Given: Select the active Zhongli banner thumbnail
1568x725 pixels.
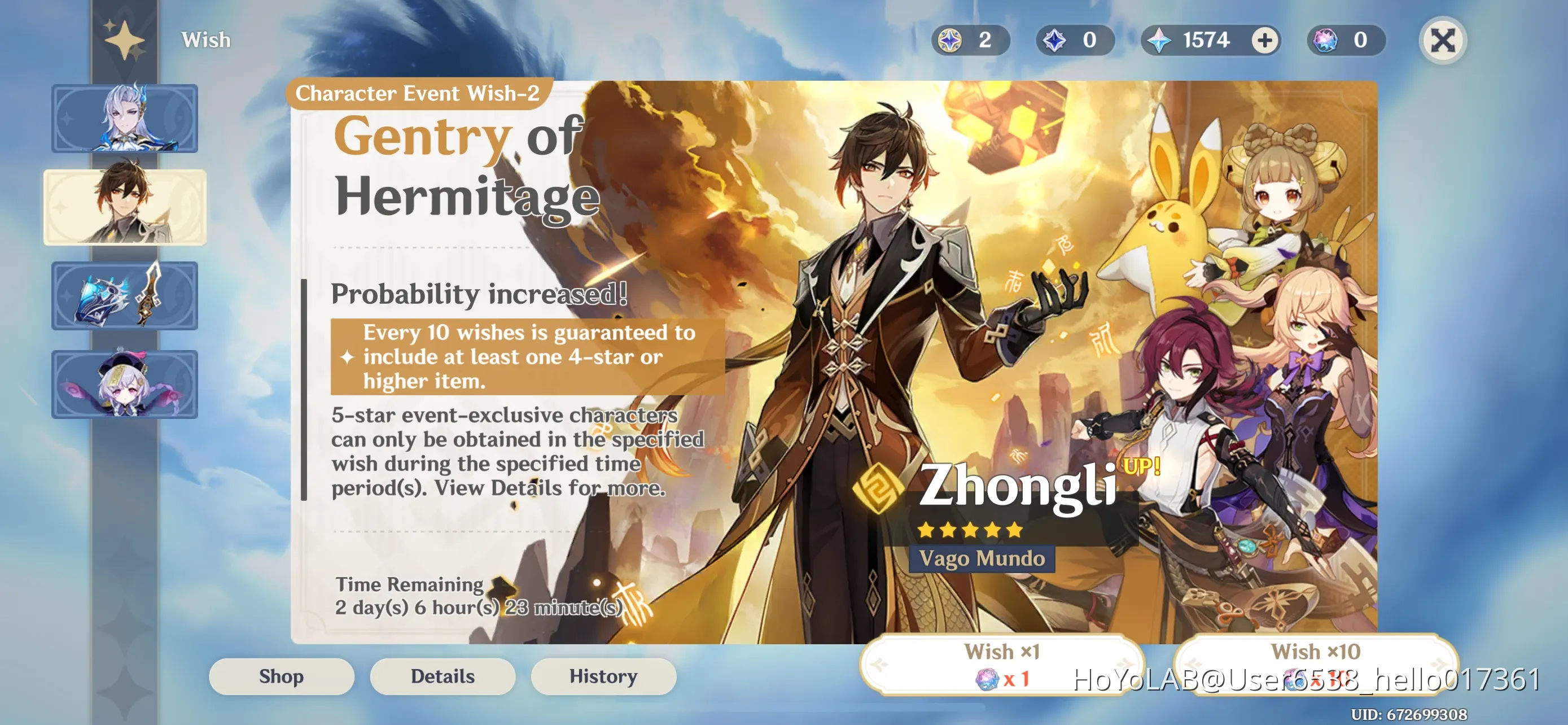Looking at the screenshot, I should pyautogui.click(x=125, y=208).
